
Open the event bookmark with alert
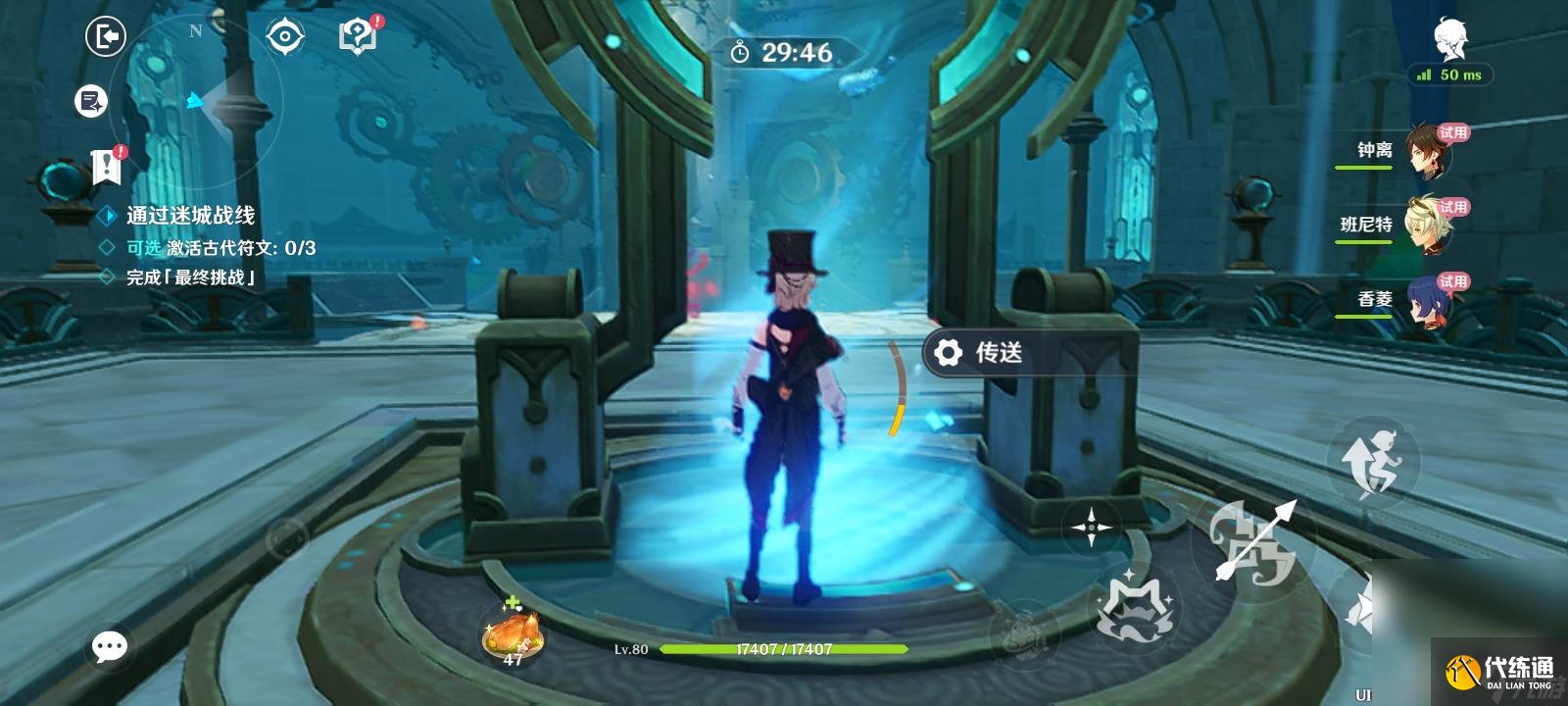106,167
